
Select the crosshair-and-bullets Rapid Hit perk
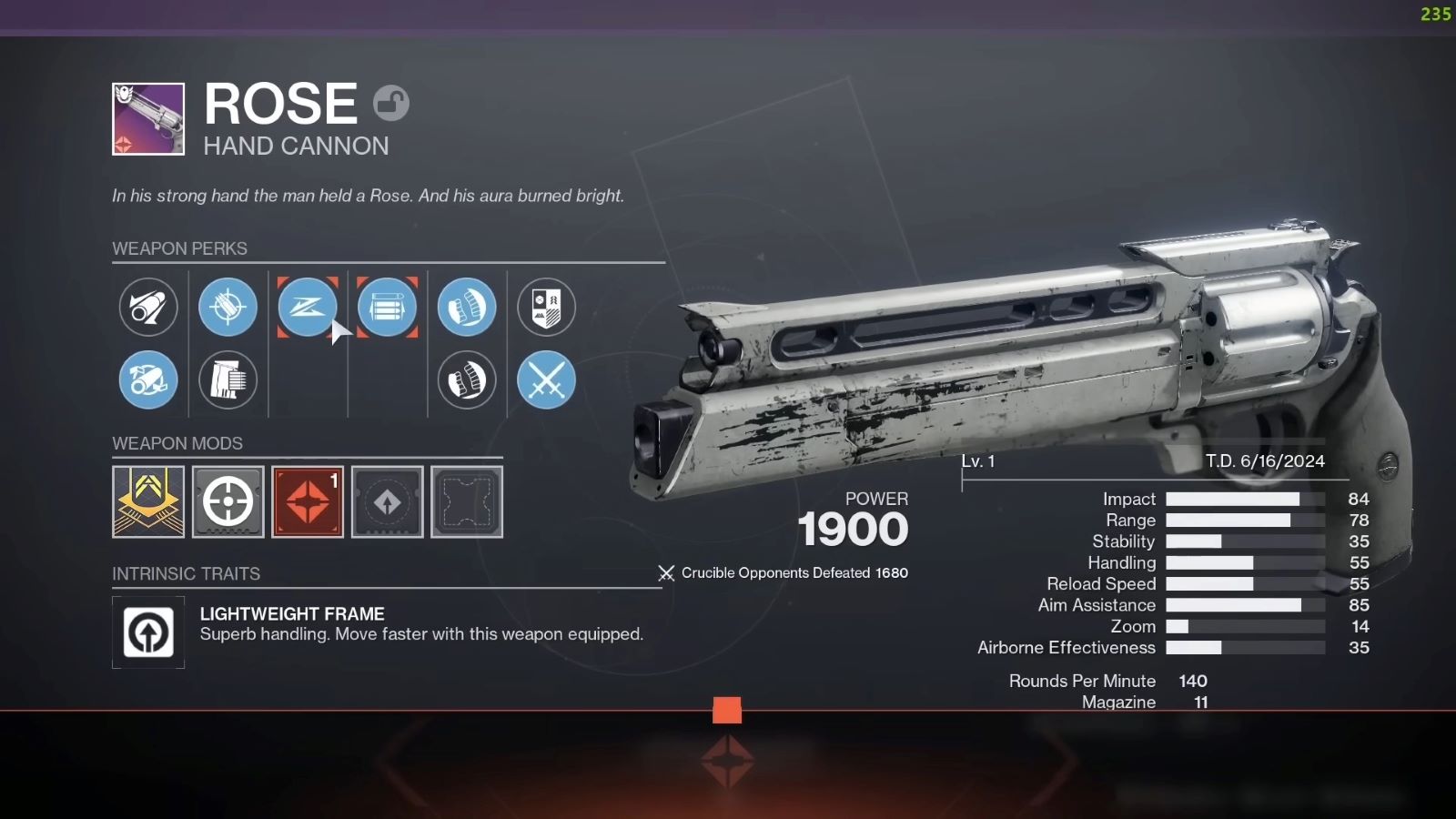coord(227,308)
